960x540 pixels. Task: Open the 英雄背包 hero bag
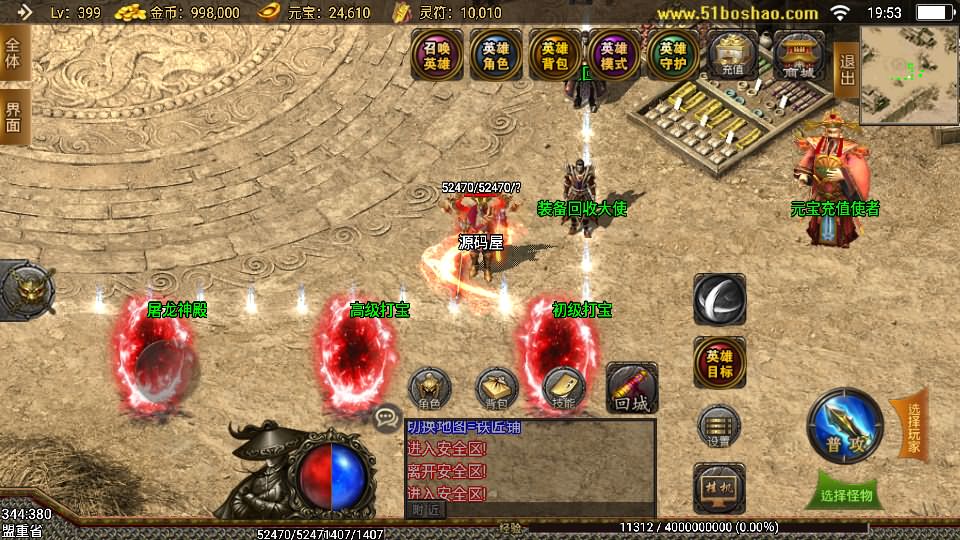pyautogui.click(x=555, y=55)
